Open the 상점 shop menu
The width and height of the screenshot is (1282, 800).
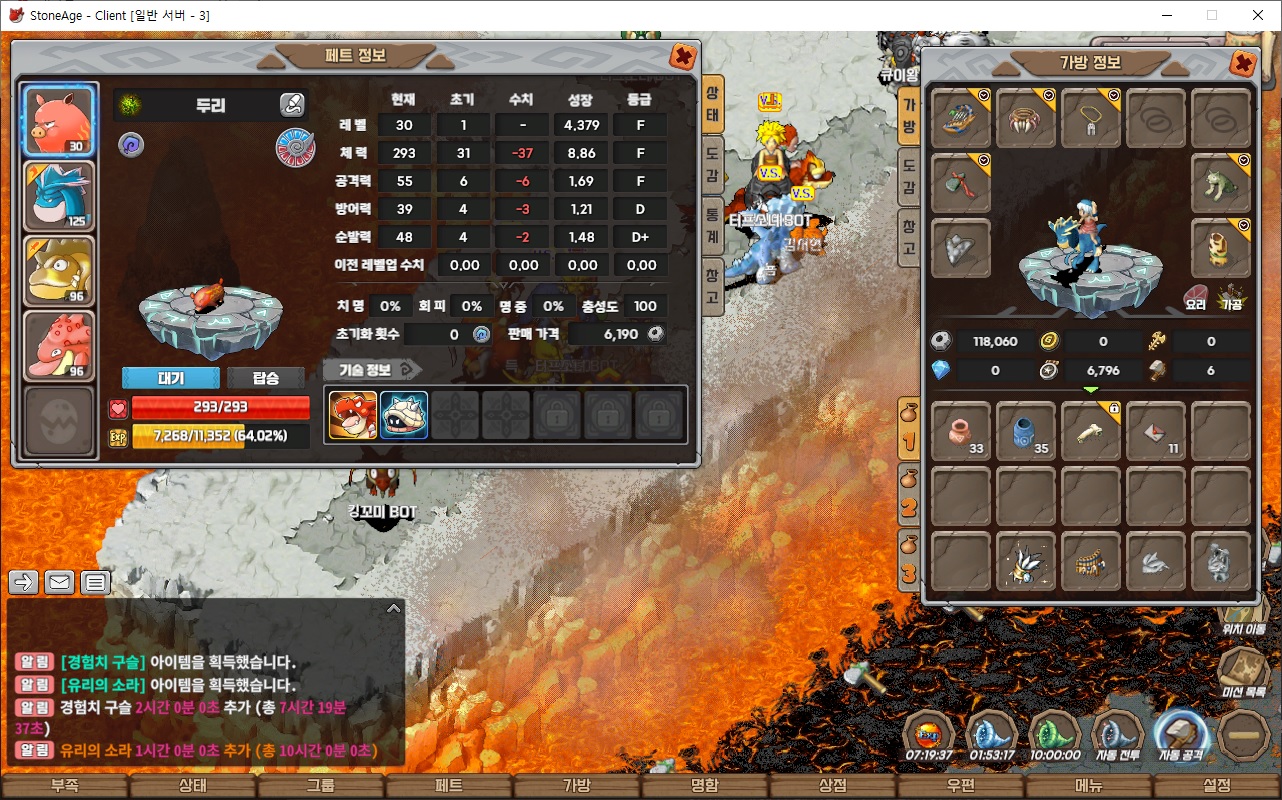832,786
